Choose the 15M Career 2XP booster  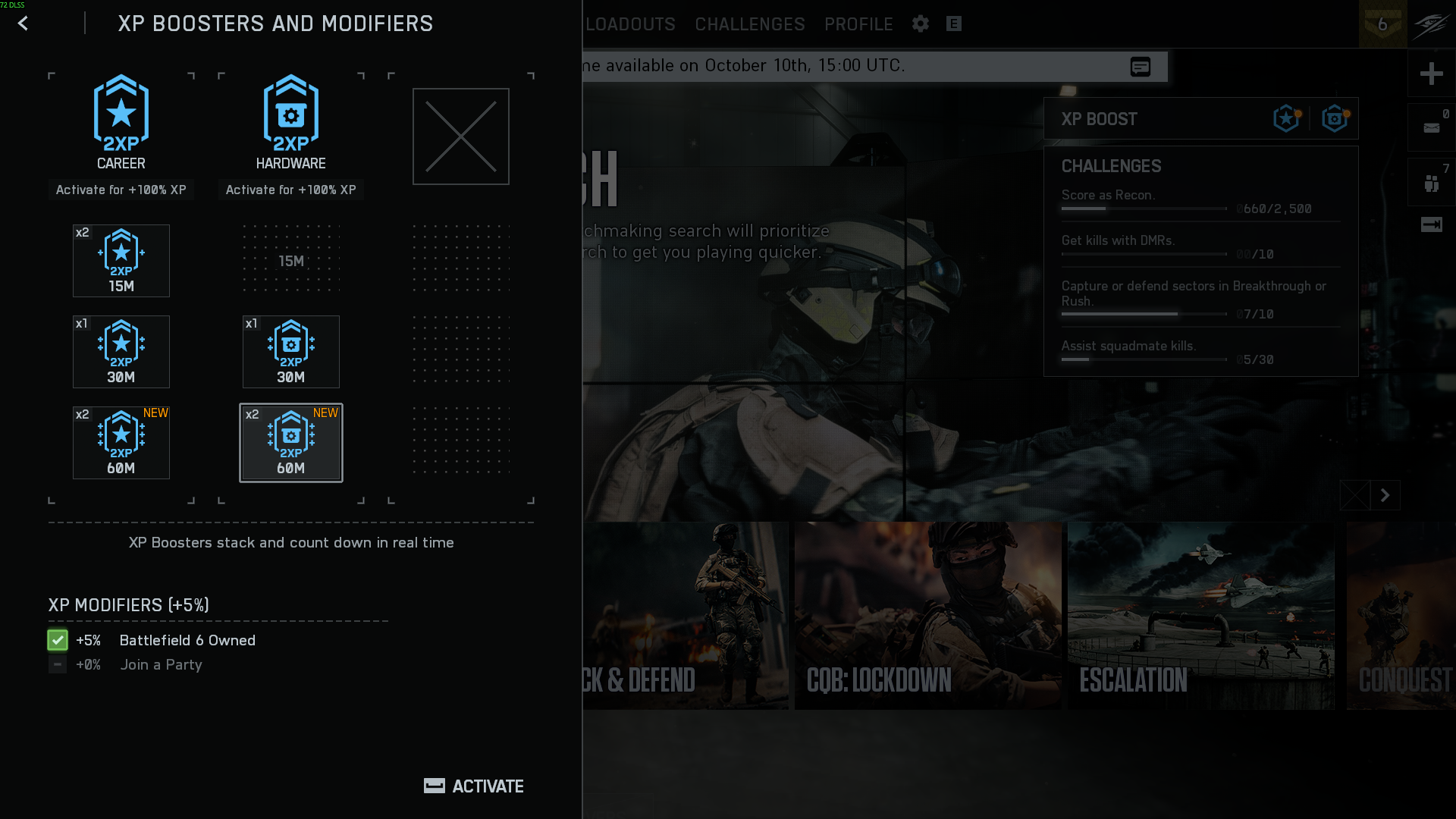(x=121, y=261)
